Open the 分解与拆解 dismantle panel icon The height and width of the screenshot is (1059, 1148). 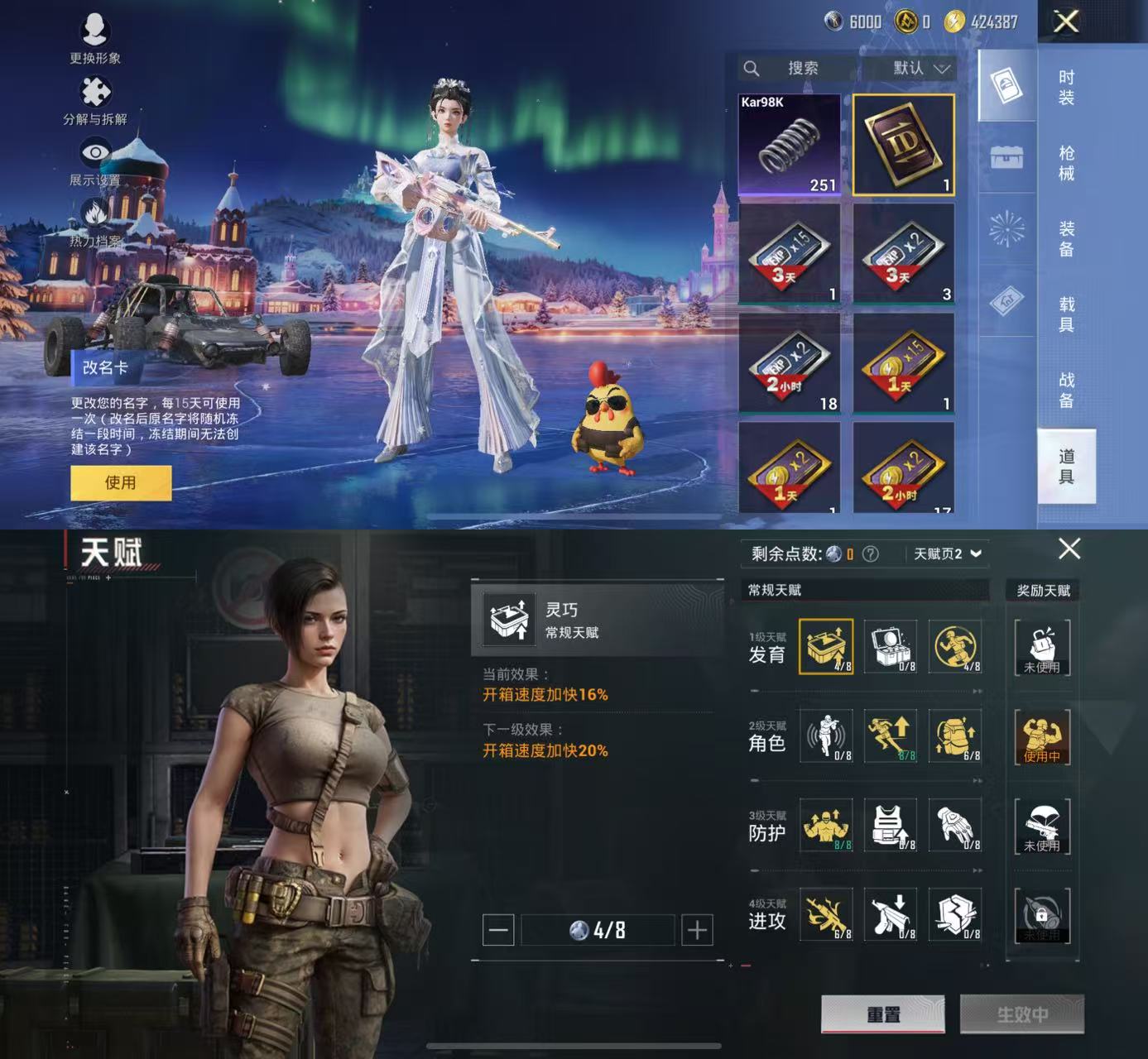[x=94, y=91]
